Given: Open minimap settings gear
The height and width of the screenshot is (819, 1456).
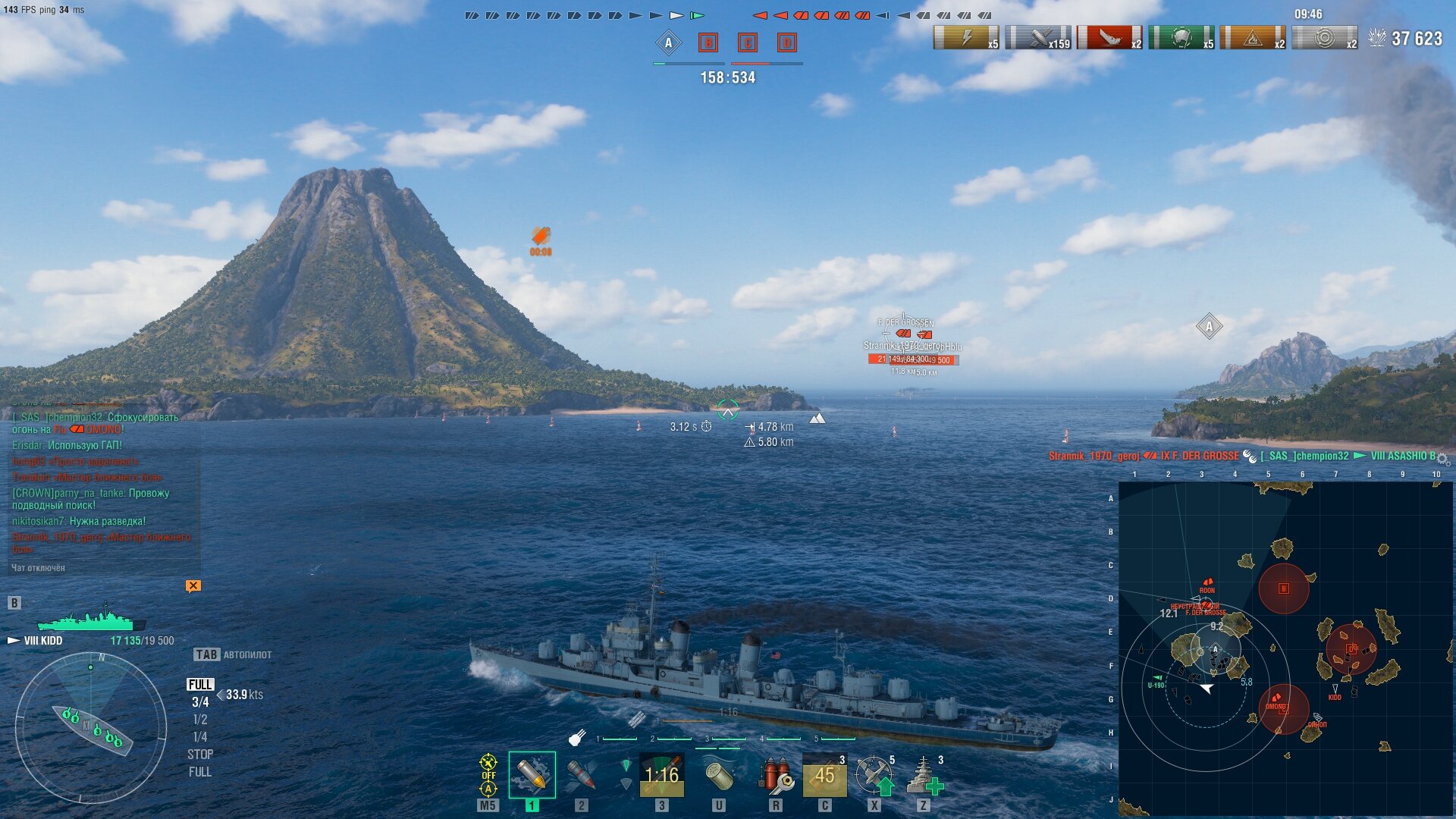Looking at the screenshot, I should (1442, 460).
